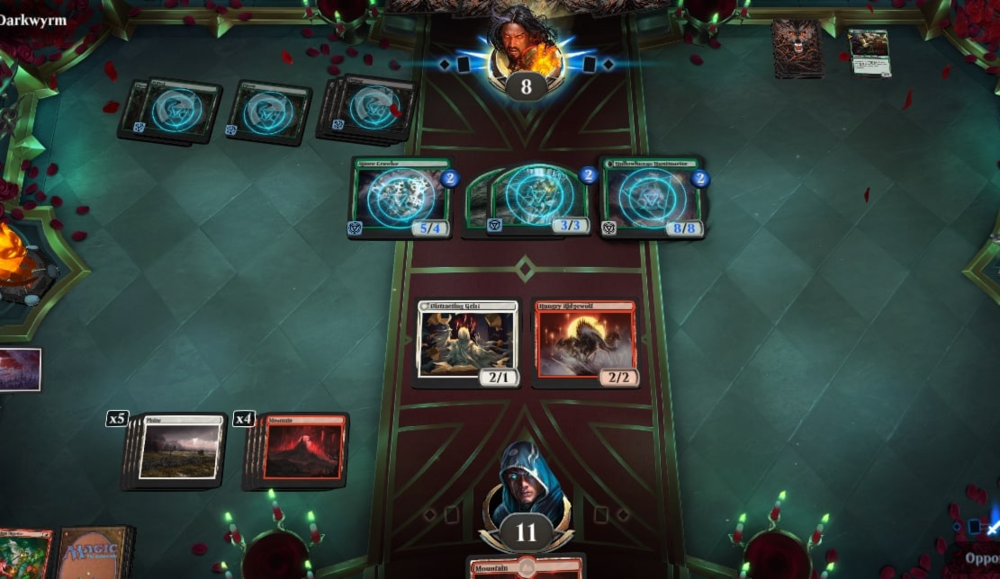
Task: Select the opponent's 5/4 Spore Crawler creature
Action: pyautogui.click(x=400, y=197)
